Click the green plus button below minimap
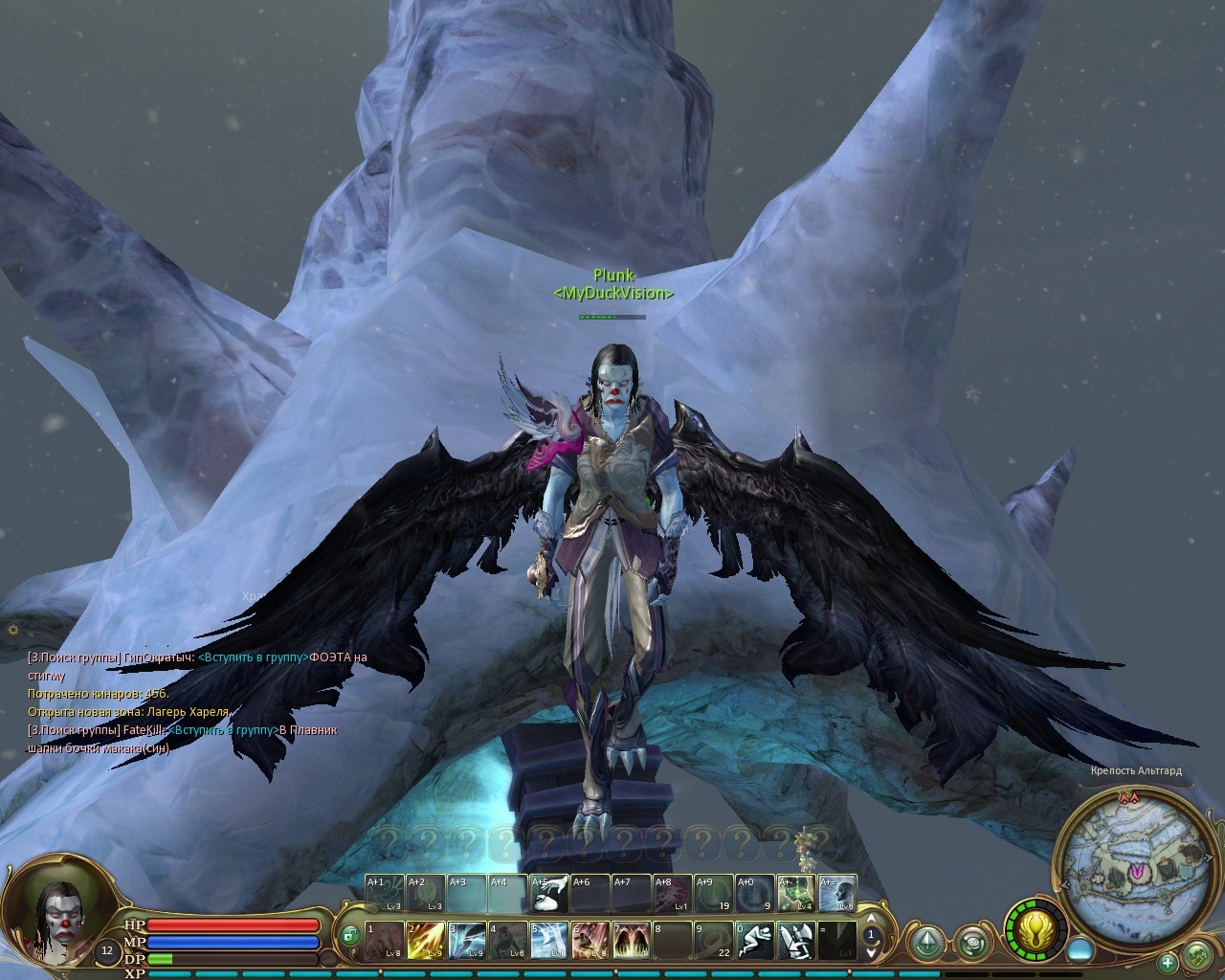Viewport: 1225px width, 980px height. (x=1168, y=961)
